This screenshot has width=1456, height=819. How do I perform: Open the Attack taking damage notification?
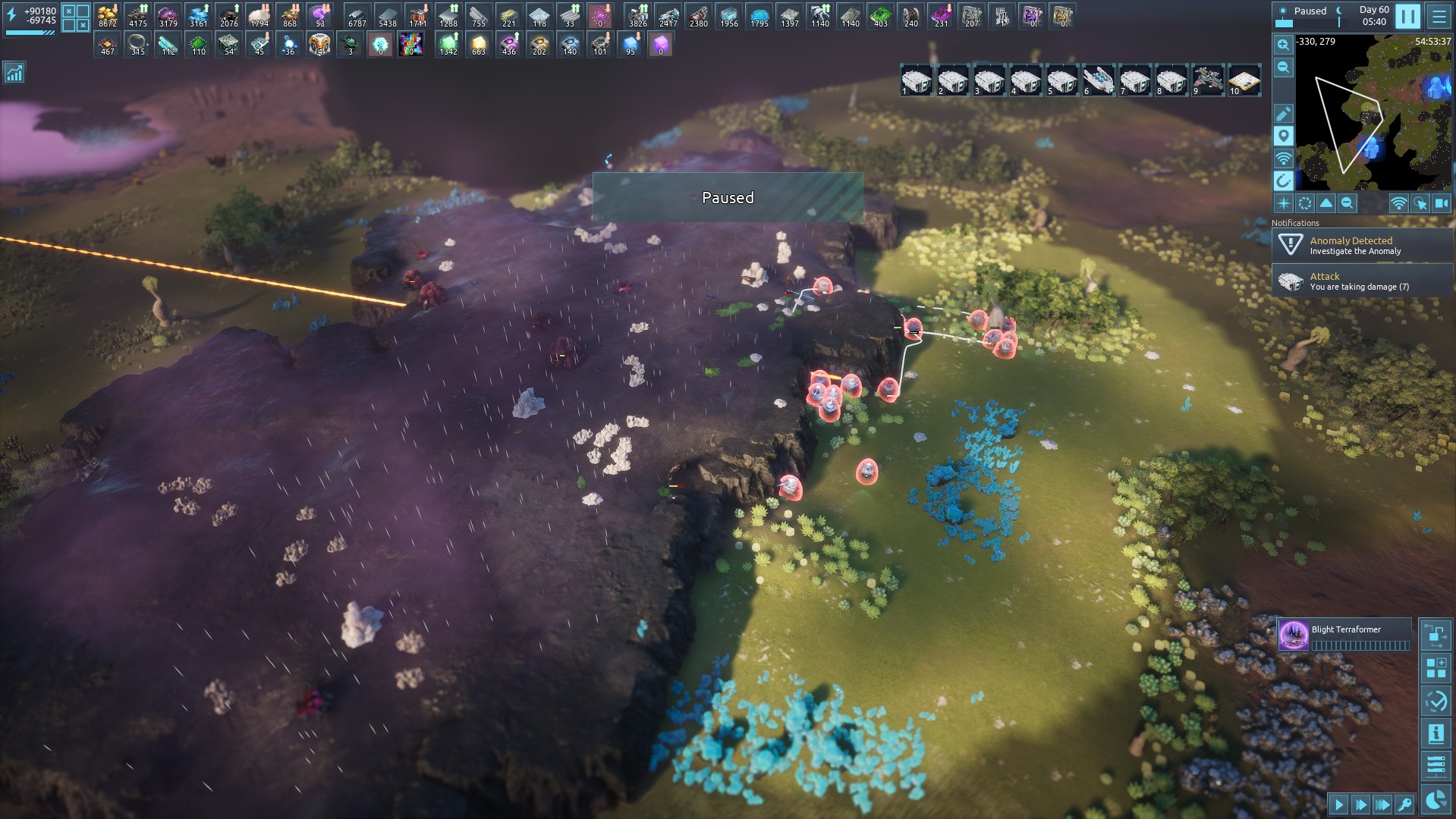tap(1362, 281)
